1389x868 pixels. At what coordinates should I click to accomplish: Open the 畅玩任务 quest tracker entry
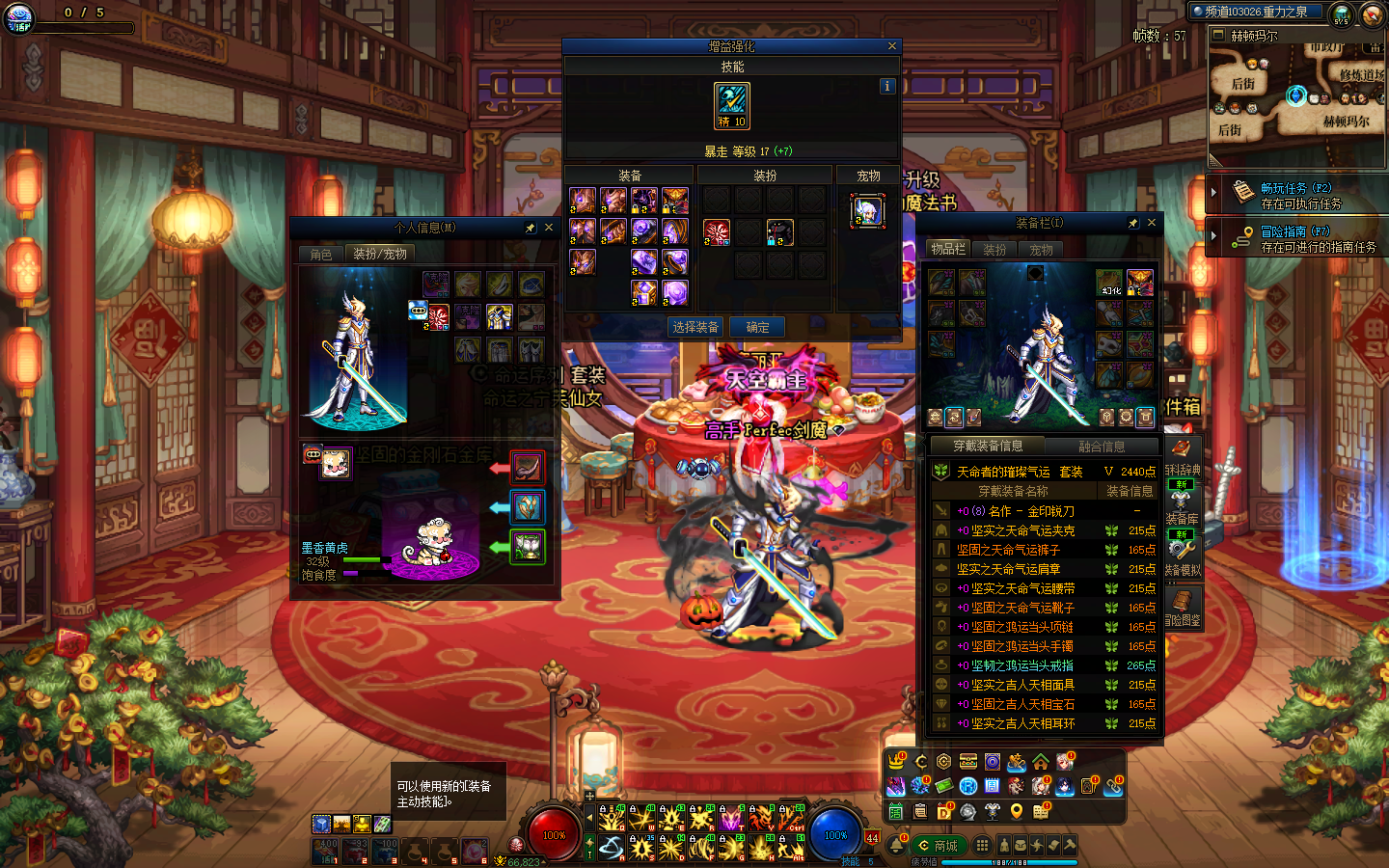[x=1295, y=195]
